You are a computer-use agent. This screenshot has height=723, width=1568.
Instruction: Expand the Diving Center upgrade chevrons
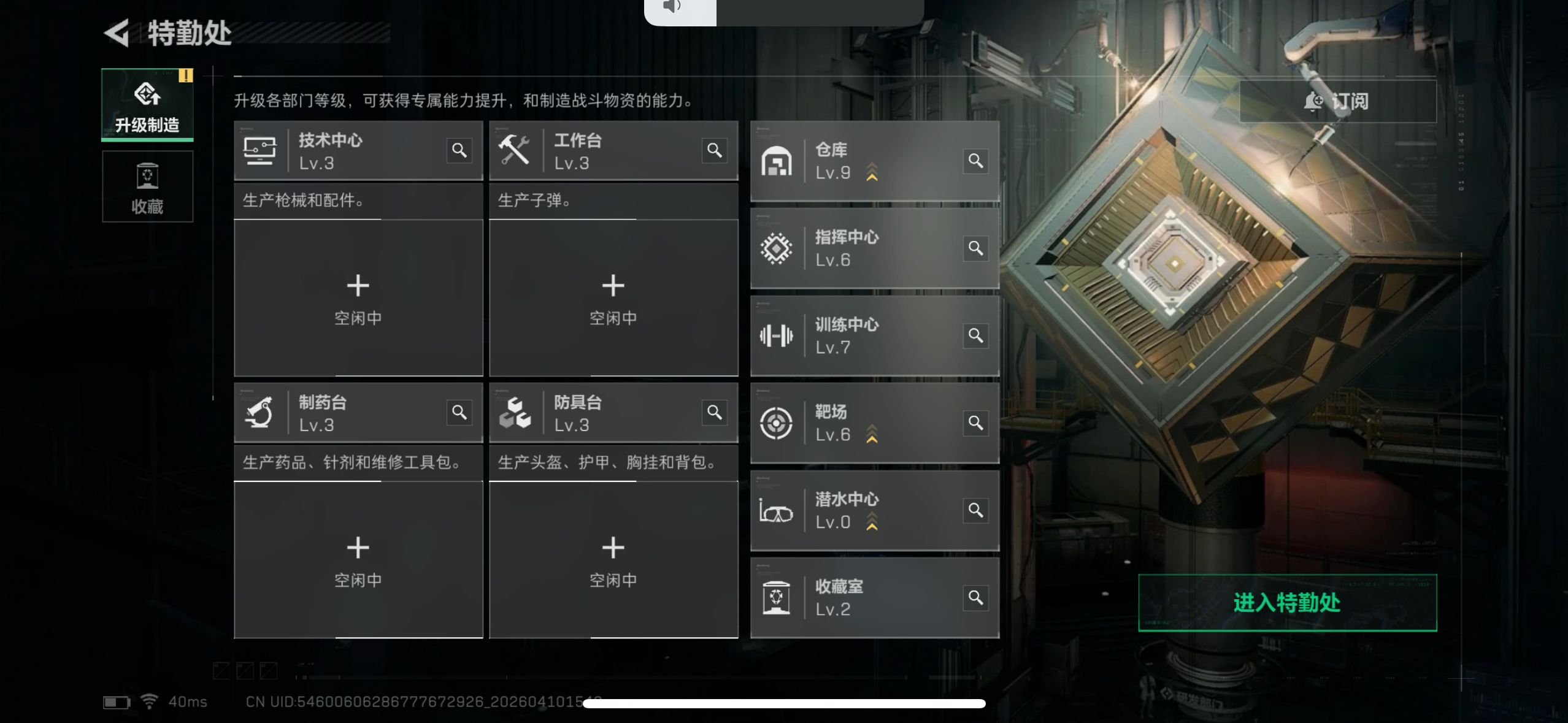872,522
